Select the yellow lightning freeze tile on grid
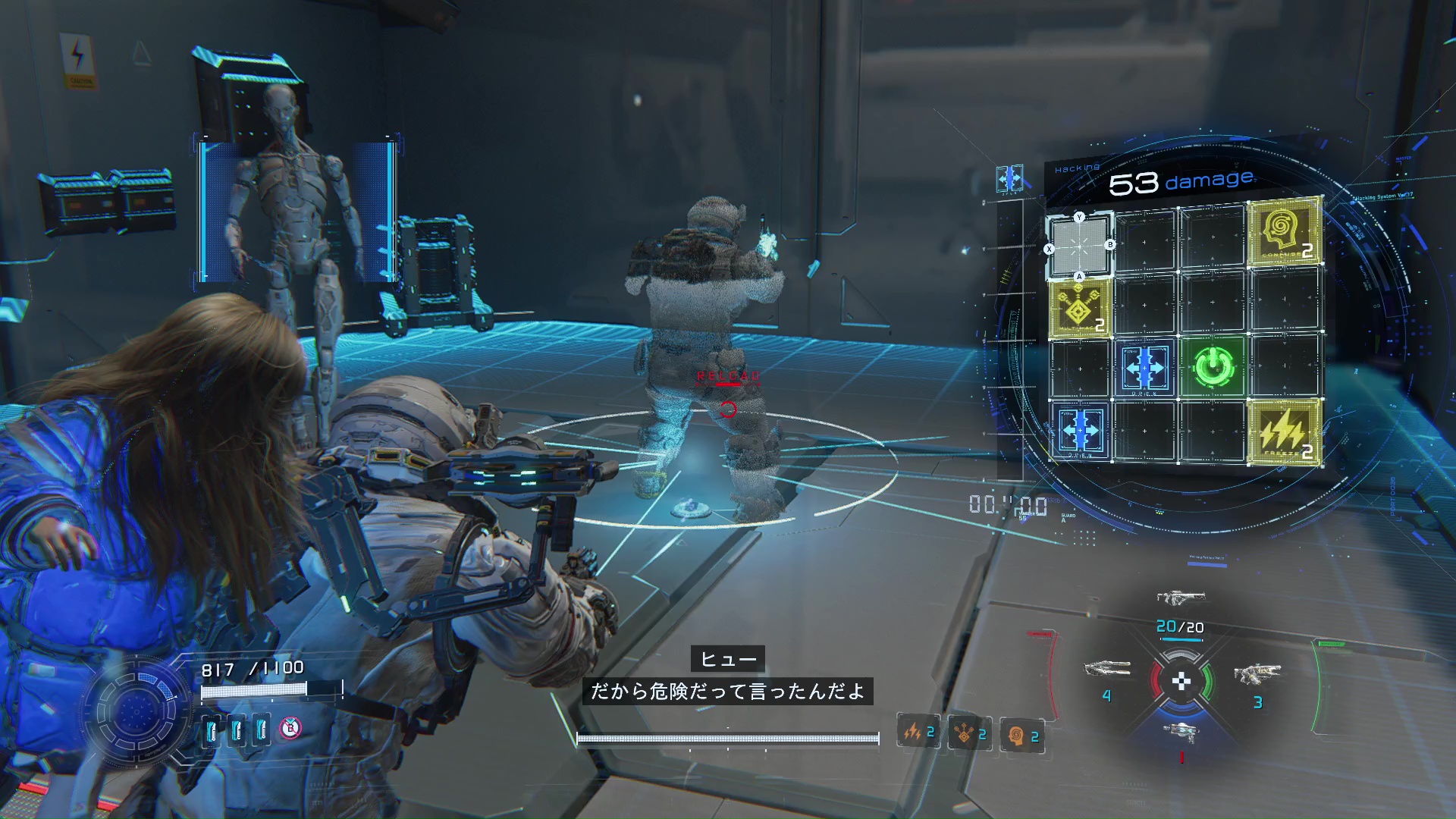 (1285, 432)
